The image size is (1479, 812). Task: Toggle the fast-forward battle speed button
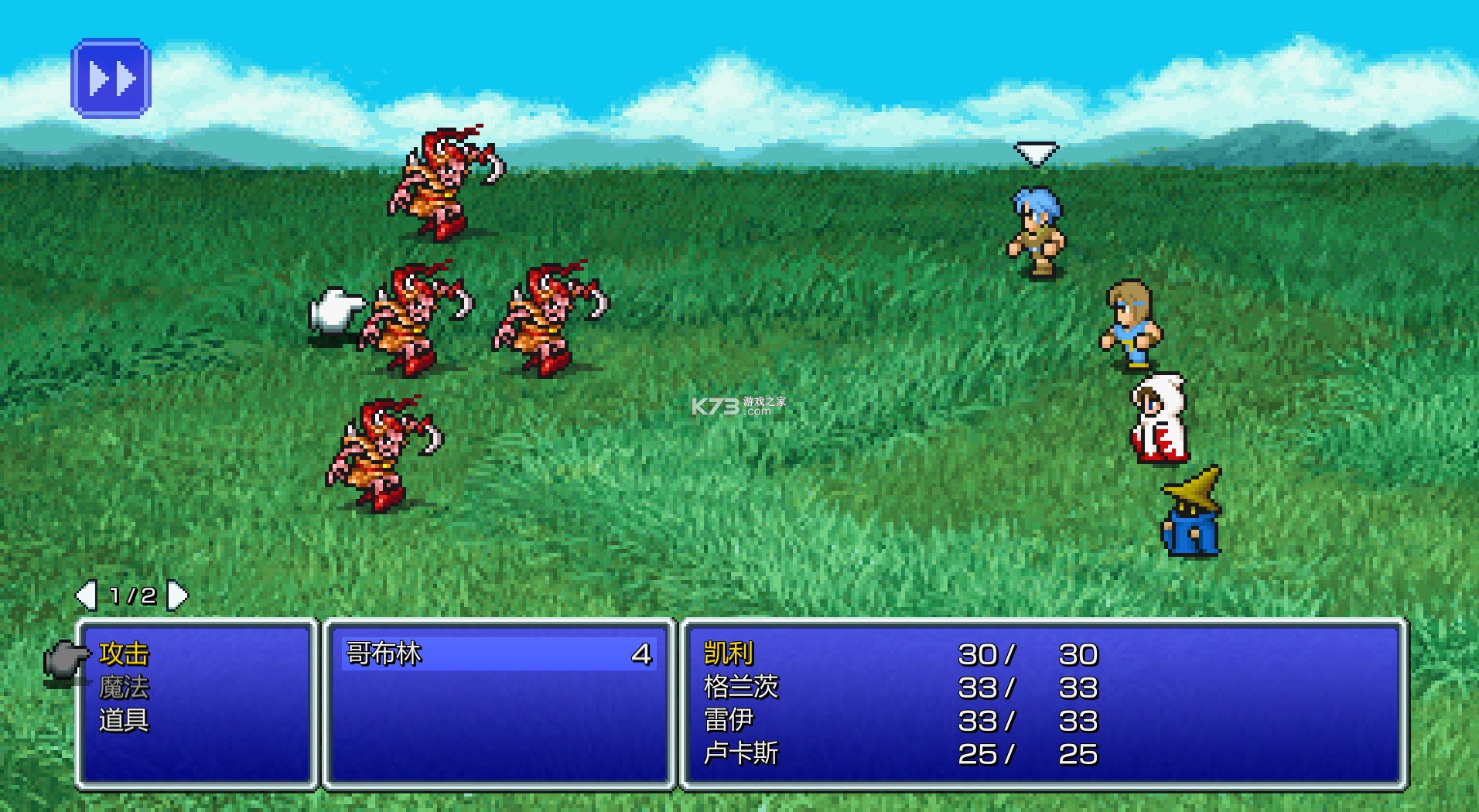[x=111, y=78]
